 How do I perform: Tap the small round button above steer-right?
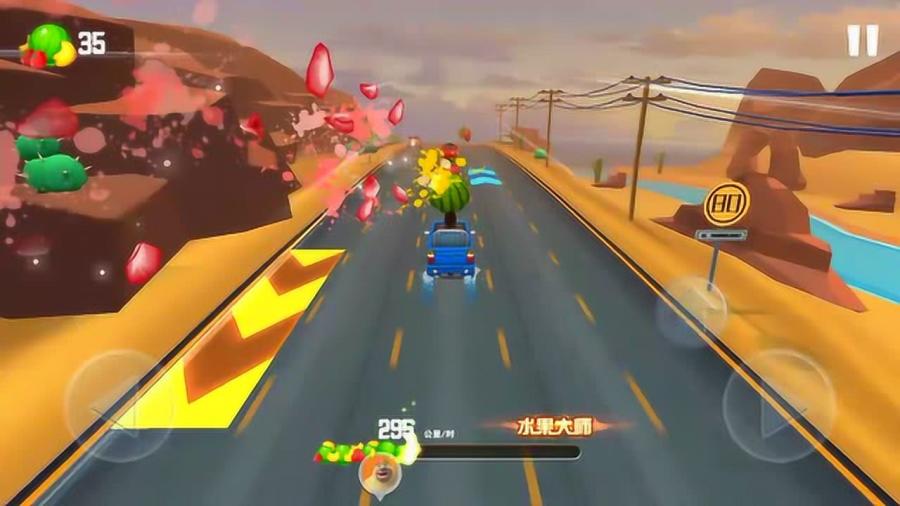coord(692,311)
